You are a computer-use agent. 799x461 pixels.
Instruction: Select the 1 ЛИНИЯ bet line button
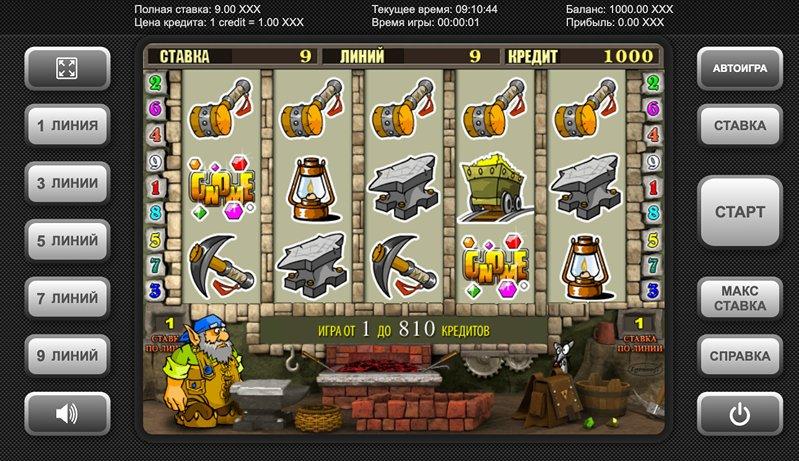(67, 126)
